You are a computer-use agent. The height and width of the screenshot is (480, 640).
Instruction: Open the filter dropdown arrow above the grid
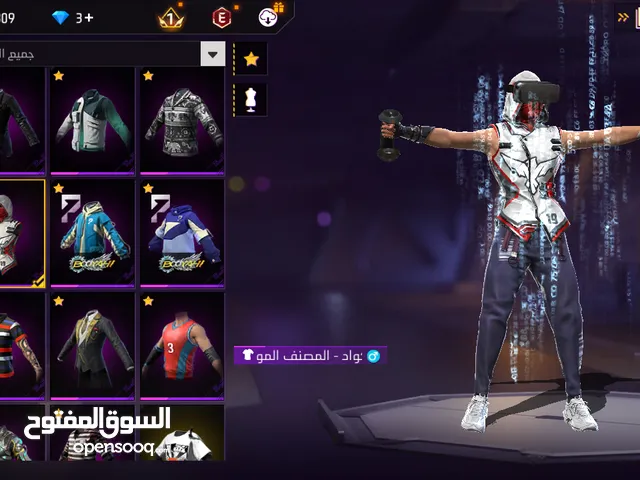213,53
